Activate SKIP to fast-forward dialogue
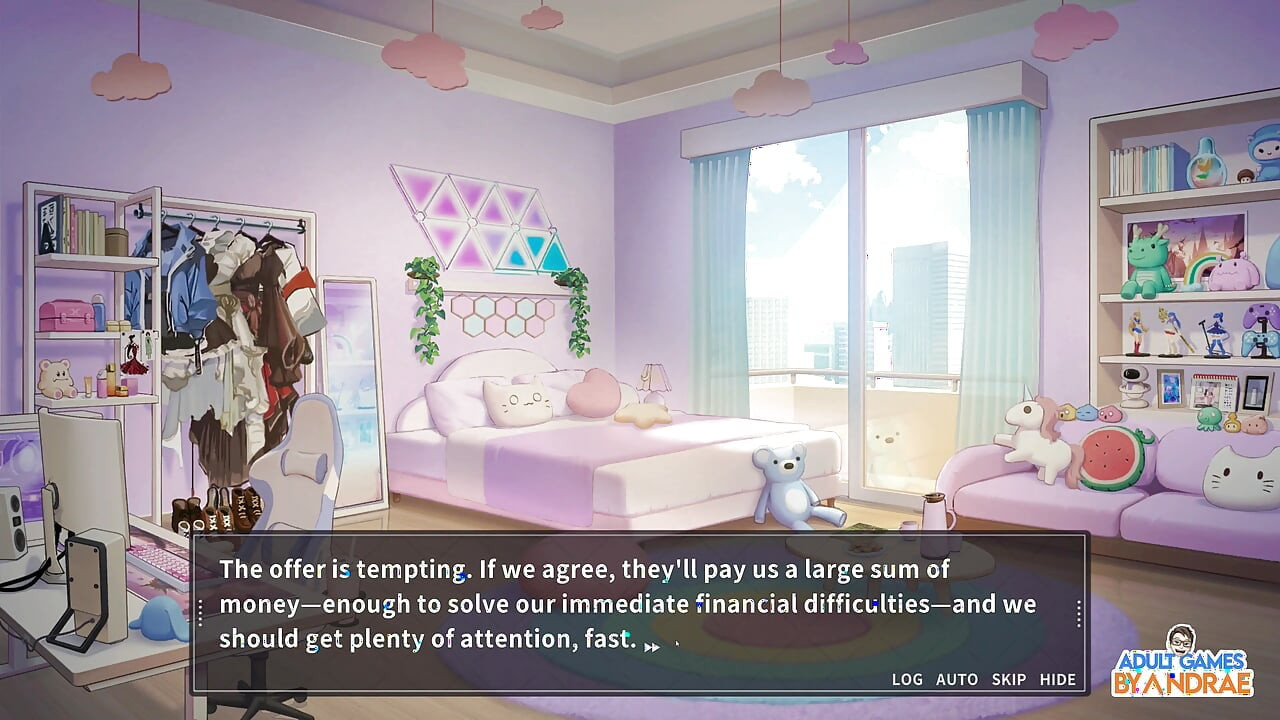 click(1007, 679)
